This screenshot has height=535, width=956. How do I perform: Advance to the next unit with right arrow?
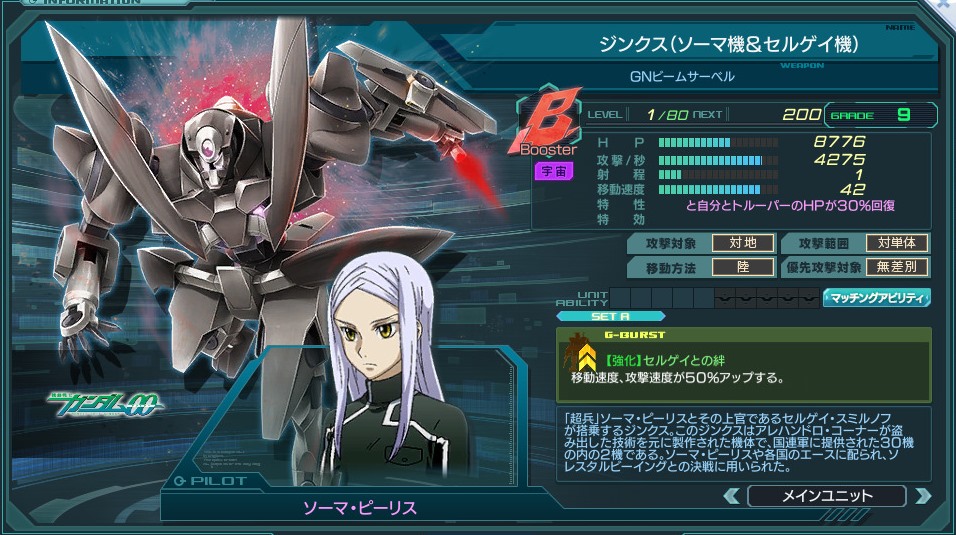[921, 496]
